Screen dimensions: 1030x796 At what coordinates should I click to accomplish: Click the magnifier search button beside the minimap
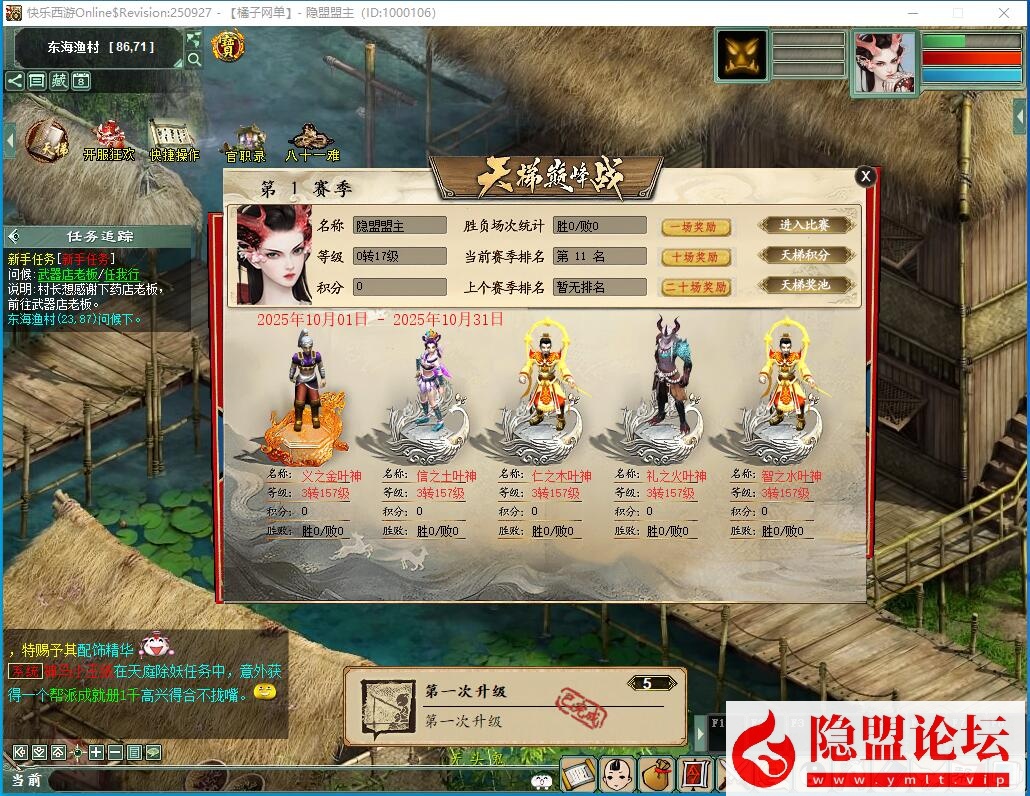[x=194, y=59]
